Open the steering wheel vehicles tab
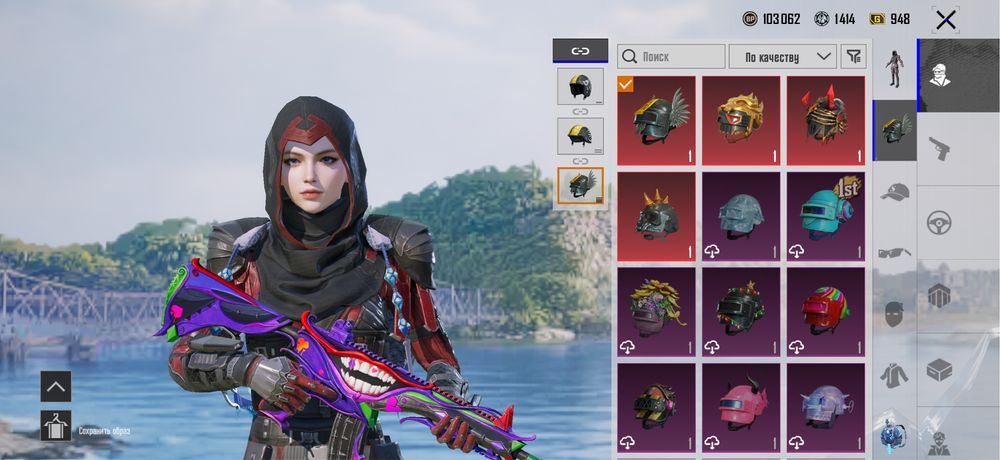Image resolution: width=1000 pixels, height=460 pixels. (x=939, y=221)
